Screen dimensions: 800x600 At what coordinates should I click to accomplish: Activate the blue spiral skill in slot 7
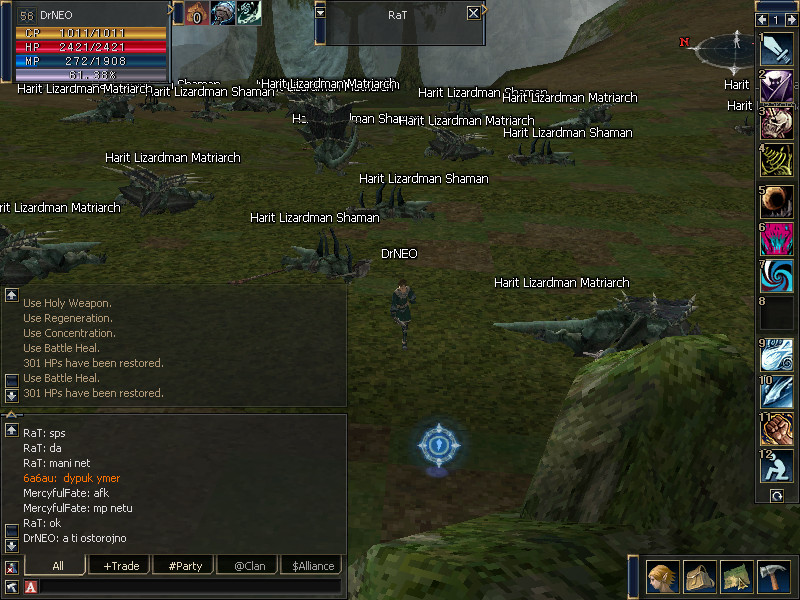[x=777, y=274]
